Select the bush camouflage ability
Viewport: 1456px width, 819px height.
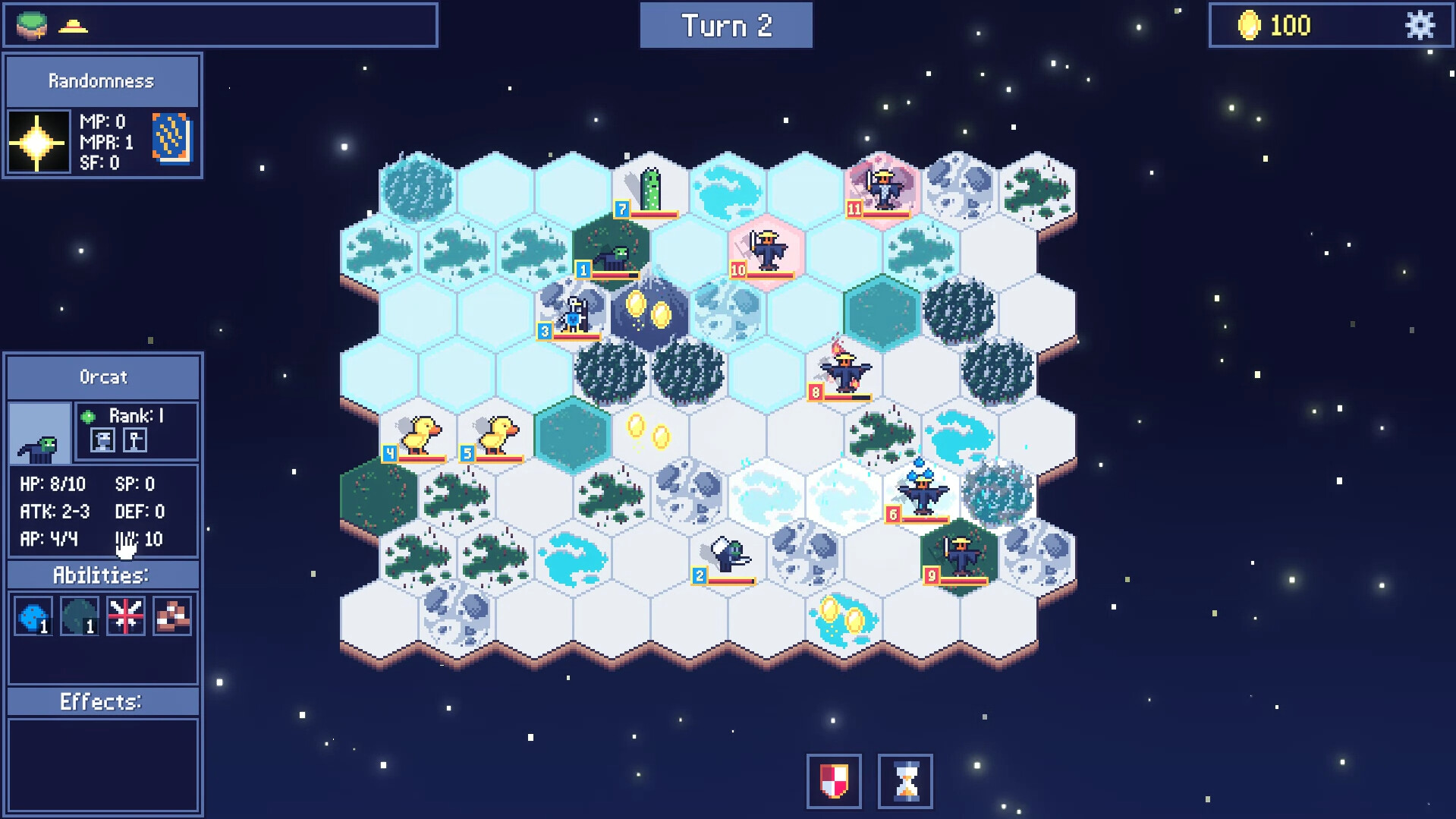pos(80,616)
